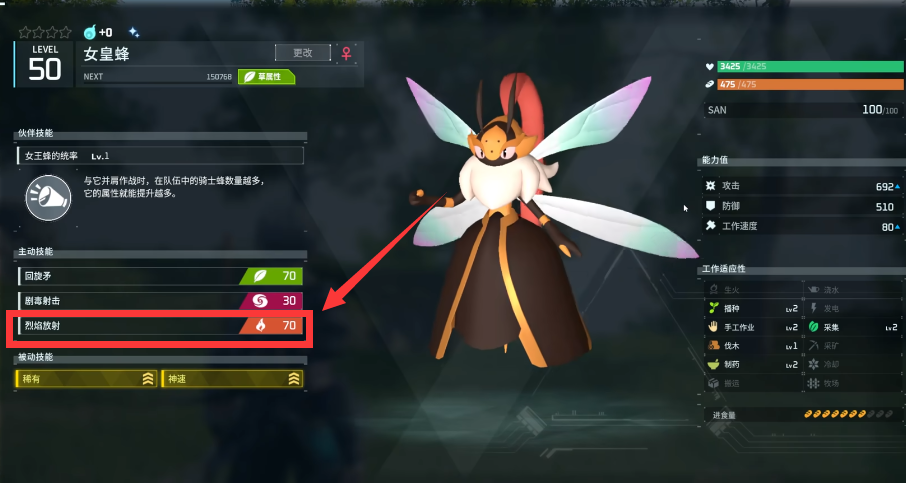Viewport: 906px width, 483px height.
Task: Click the 更改 rename button
Action: [302, 53]
